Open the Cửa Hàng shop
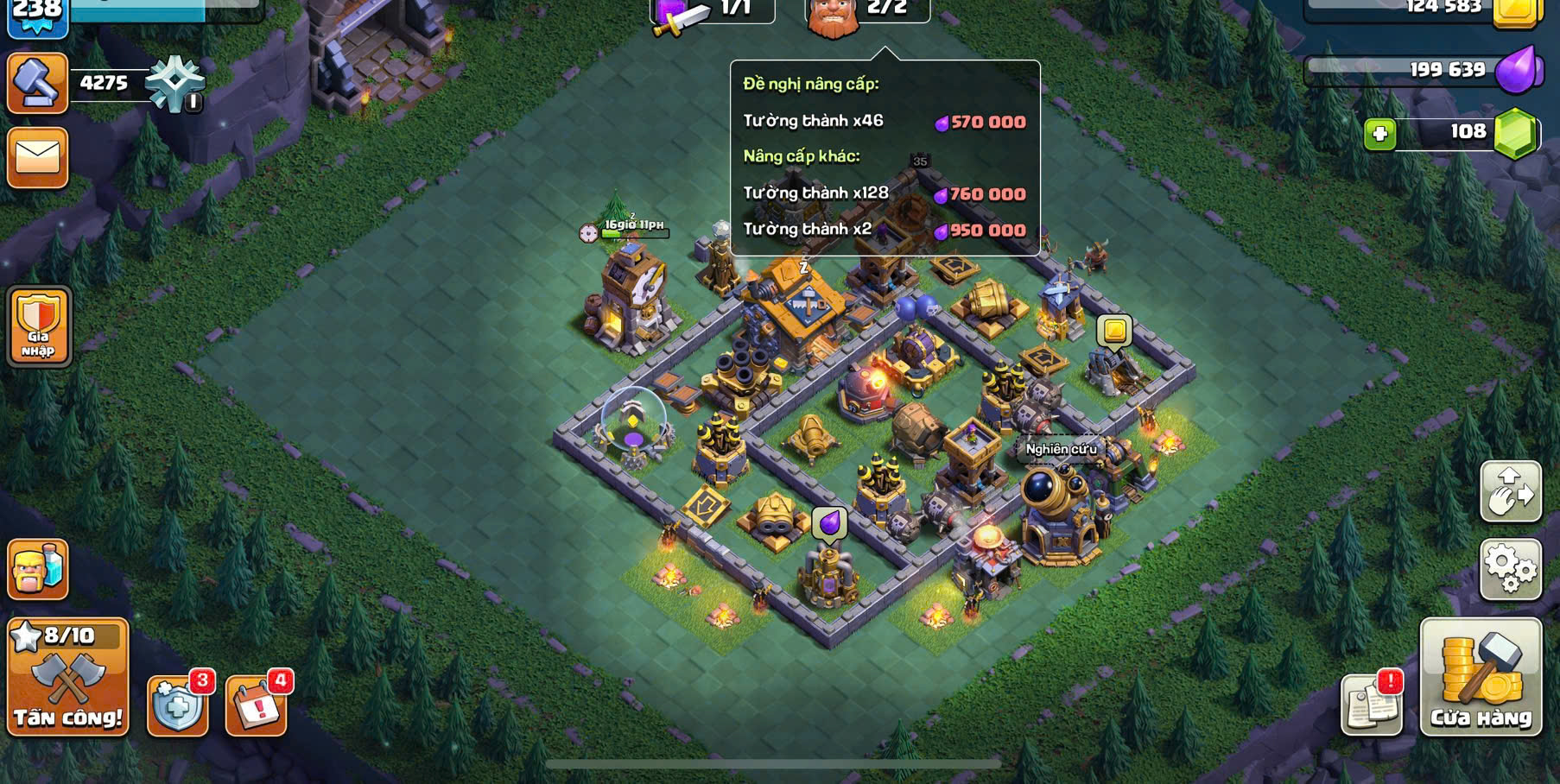 (x=1481, y=677)
